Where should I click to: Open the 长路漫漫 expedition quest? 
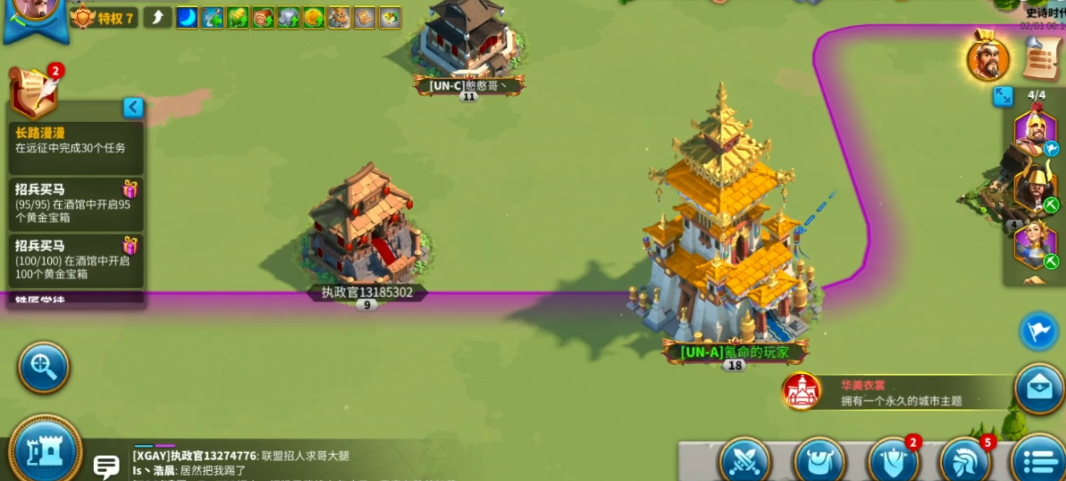click(76, 140)
